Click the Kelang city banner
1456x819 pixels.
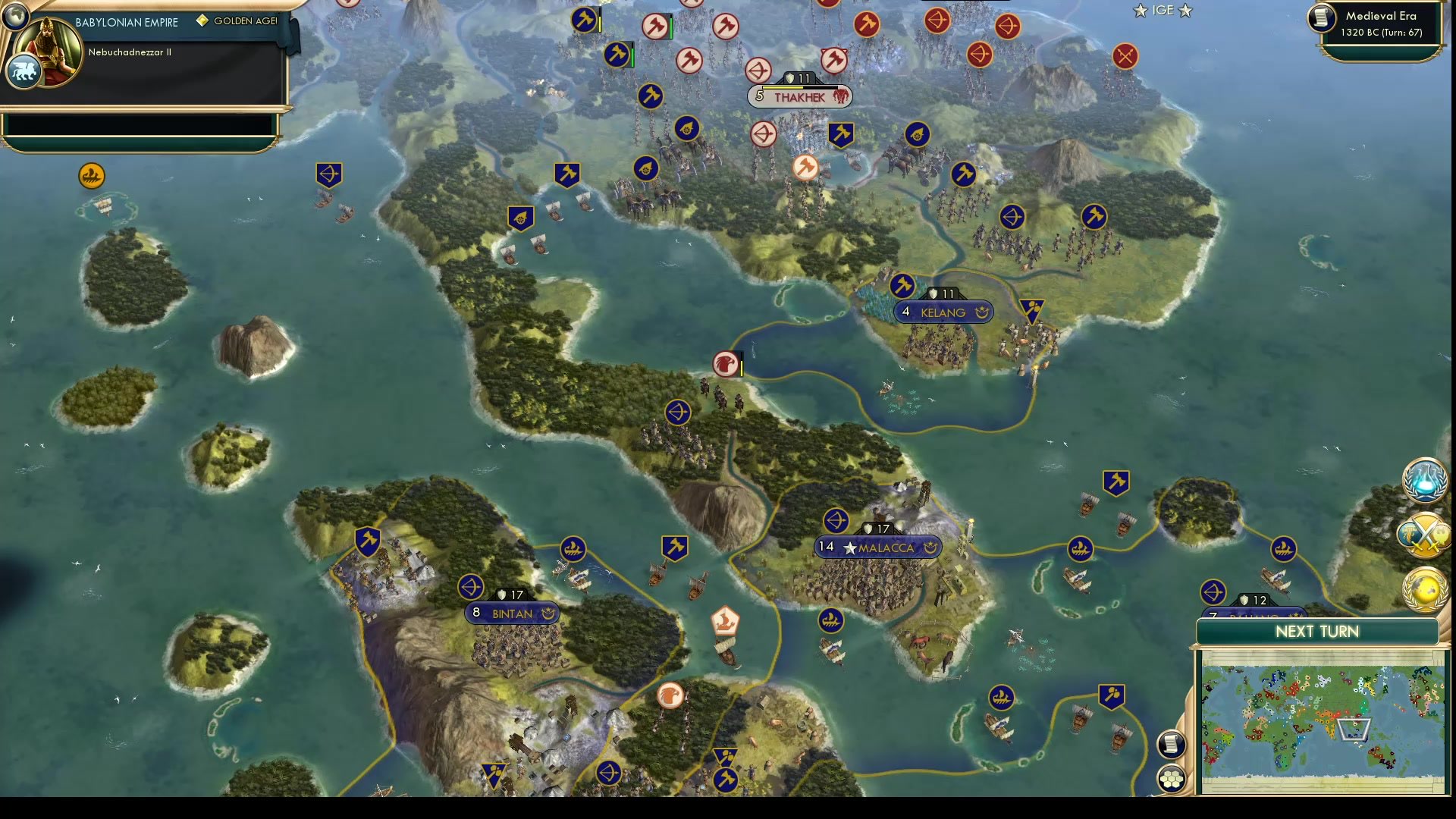[x=944, y=312]
